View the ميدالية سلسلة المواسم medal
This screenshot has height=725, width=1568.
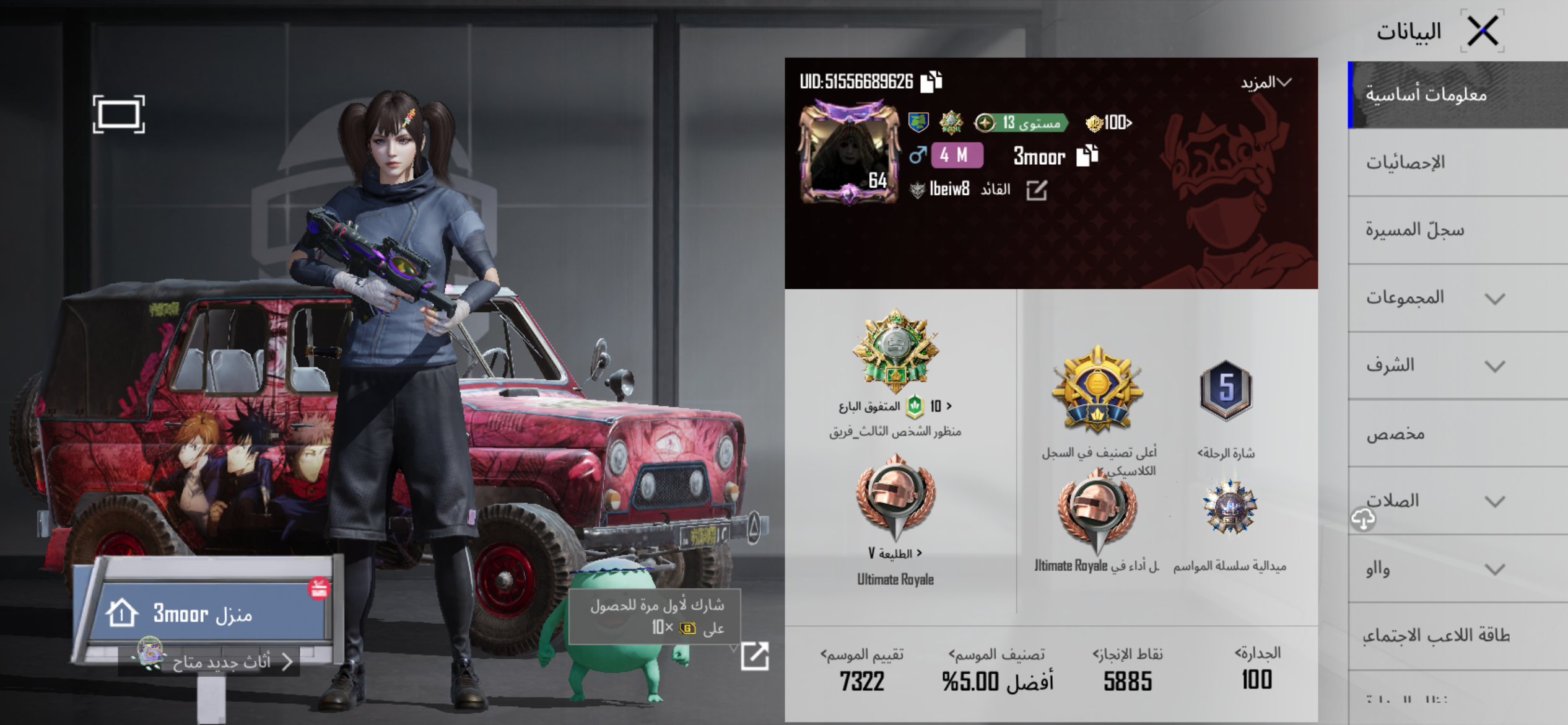pyautogui.click(x=1229, y=508)
